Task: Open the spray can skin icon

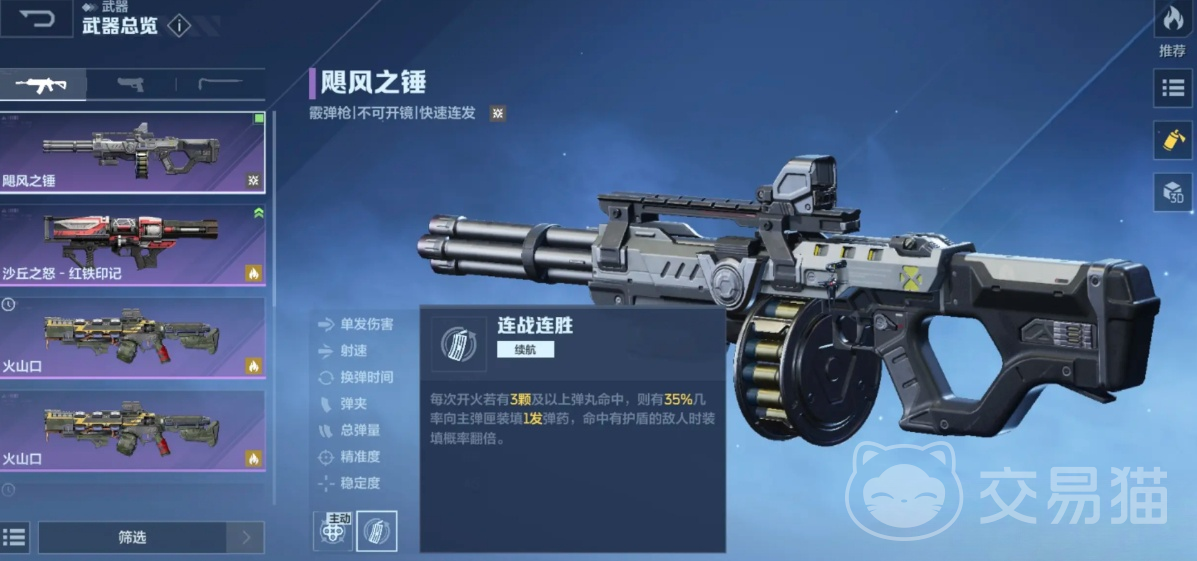Action: coord(1173,140)
